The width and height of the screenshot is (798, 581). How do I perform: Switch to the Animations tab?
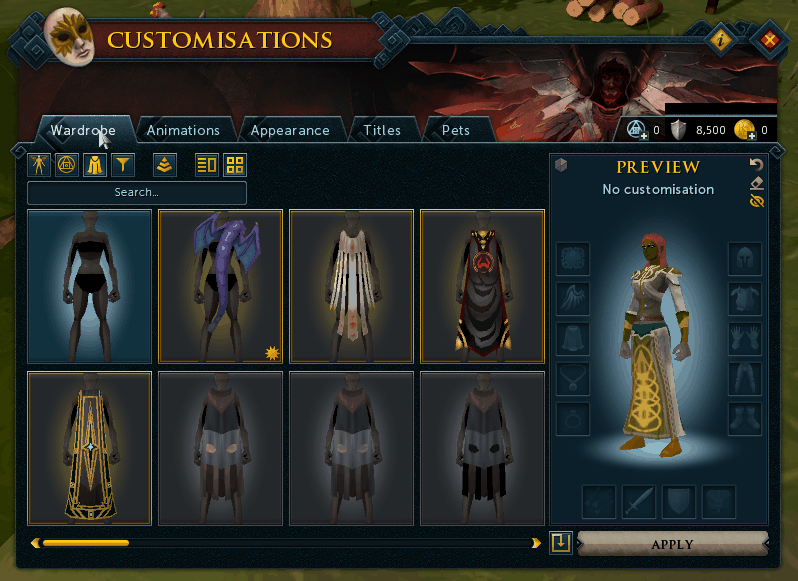[x=183, y=130]
